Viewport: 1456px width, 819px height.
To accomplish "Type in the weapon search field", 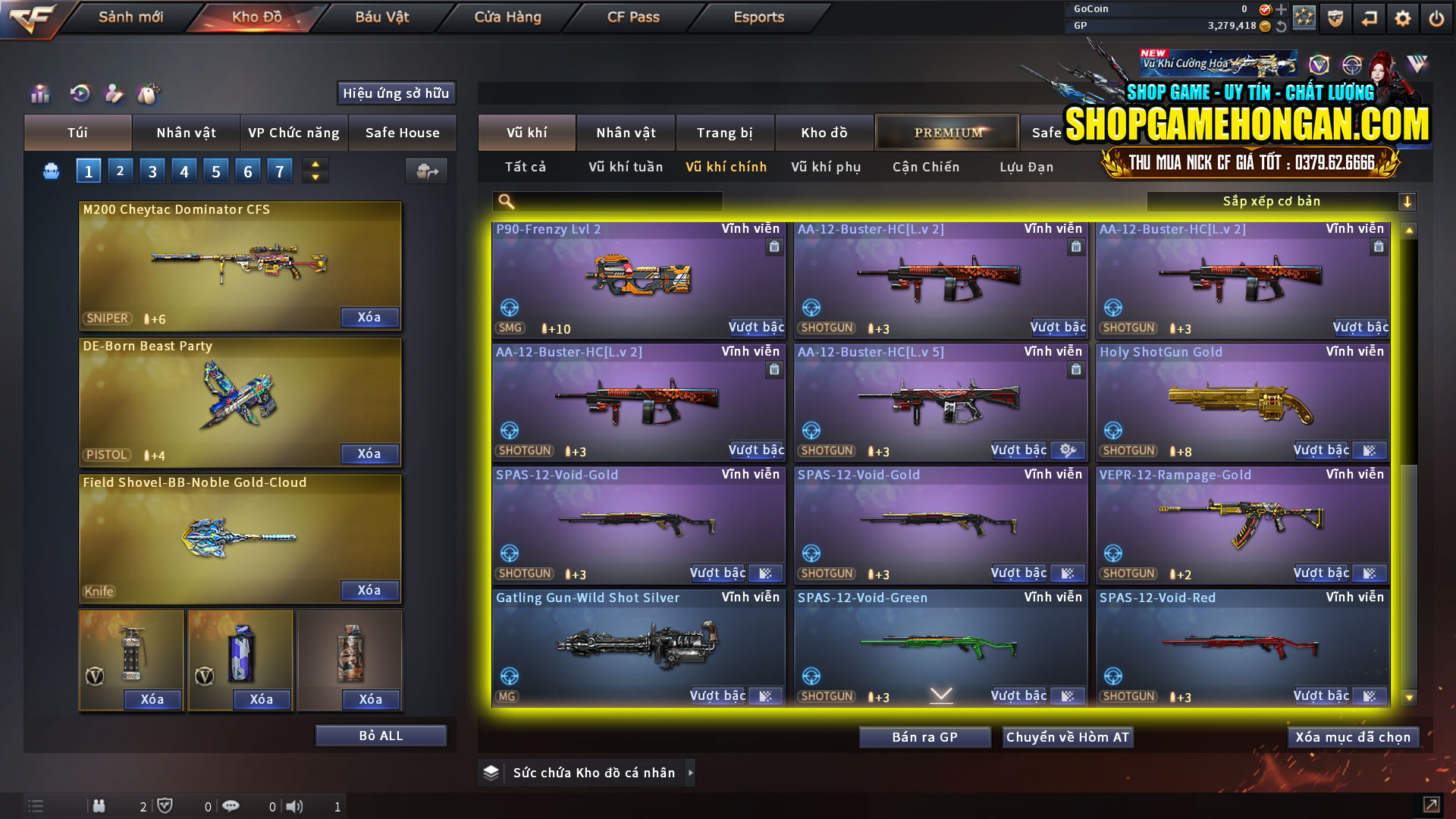I will [x=614, y=202].
